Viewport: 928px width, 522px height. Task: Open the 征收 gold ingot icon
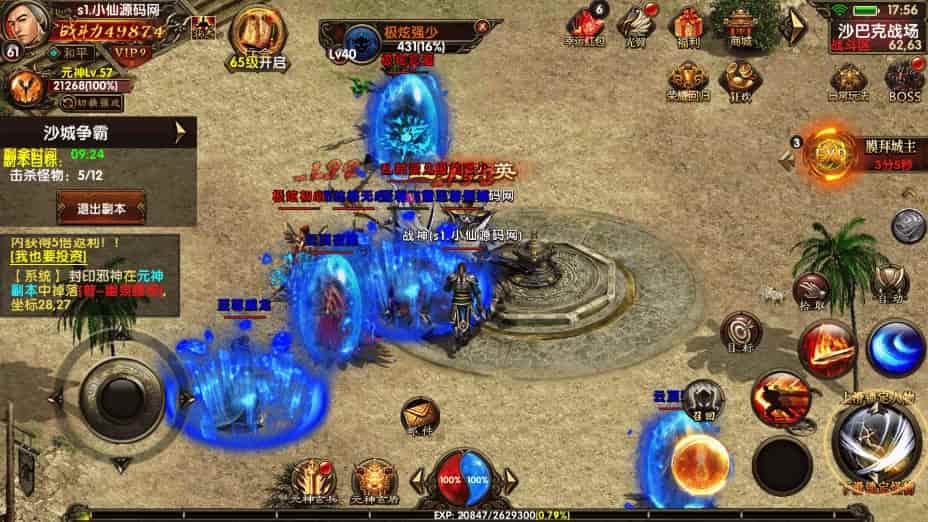(x=740, y=79)
